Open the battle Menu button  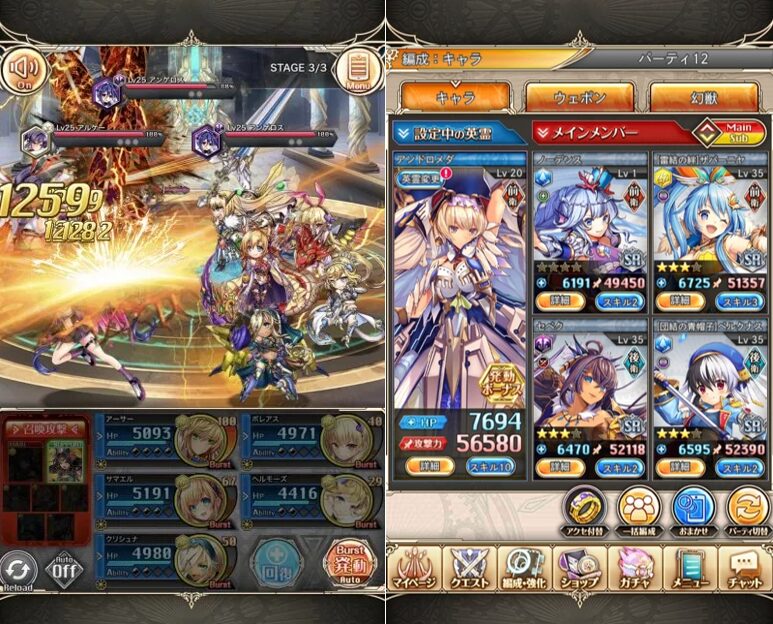pyautogui.click(x=355, y=70)
